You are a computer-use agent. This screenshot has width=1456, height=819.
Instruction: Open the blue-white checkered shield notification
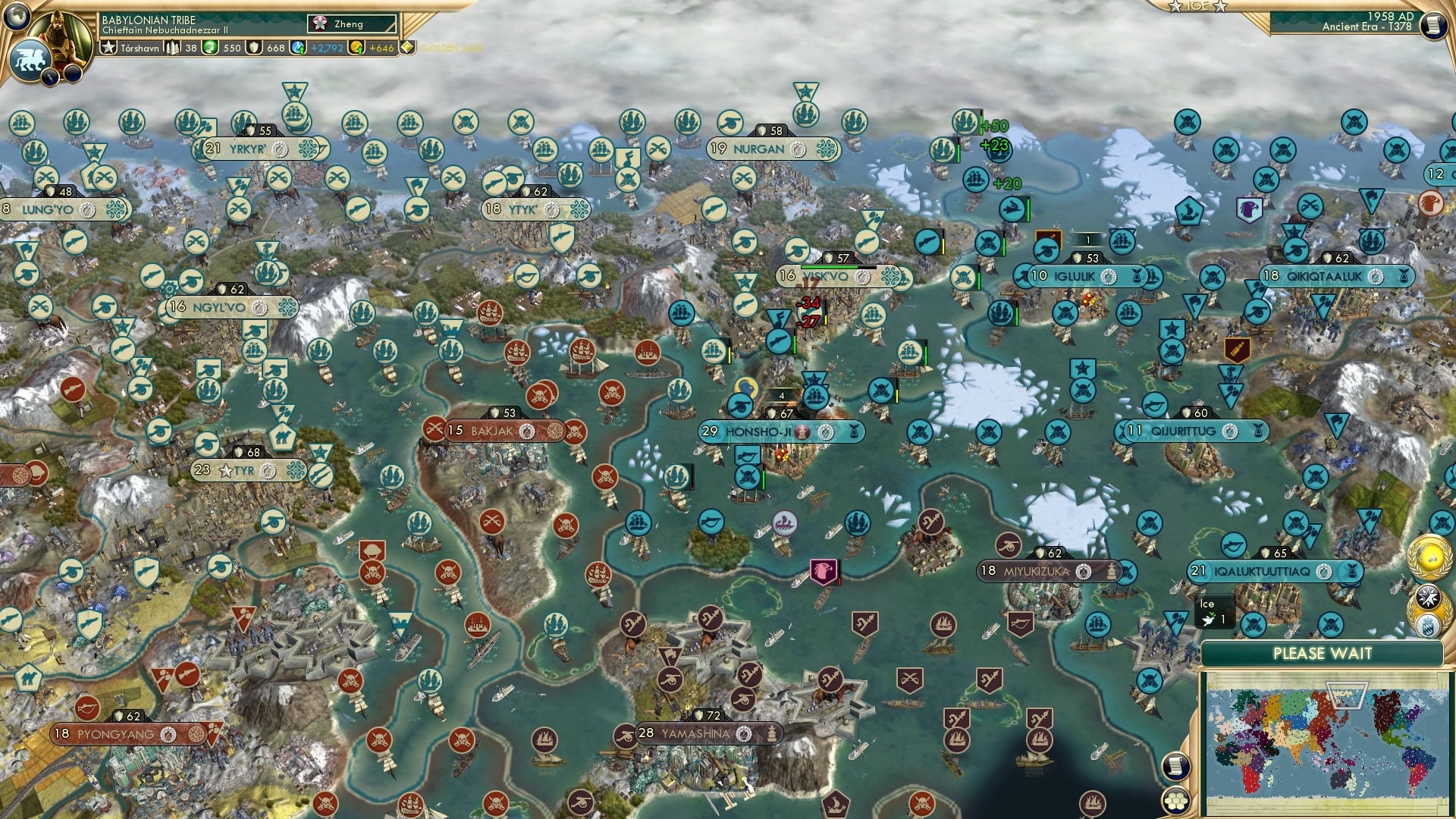1429,627
